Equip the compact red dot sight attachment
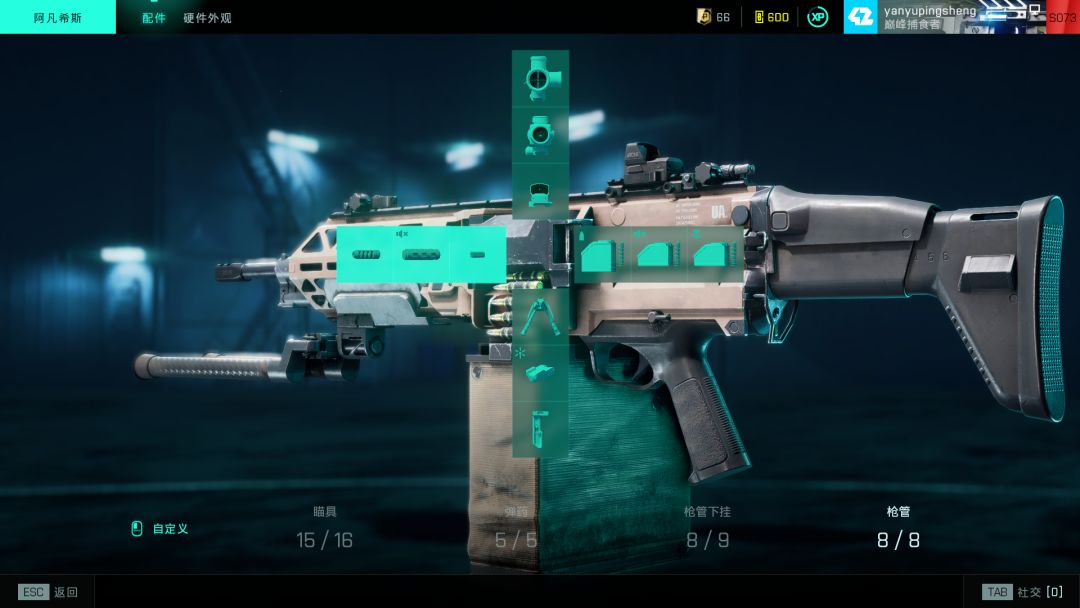The image size is (1080, 608). (x=540, y=191)
